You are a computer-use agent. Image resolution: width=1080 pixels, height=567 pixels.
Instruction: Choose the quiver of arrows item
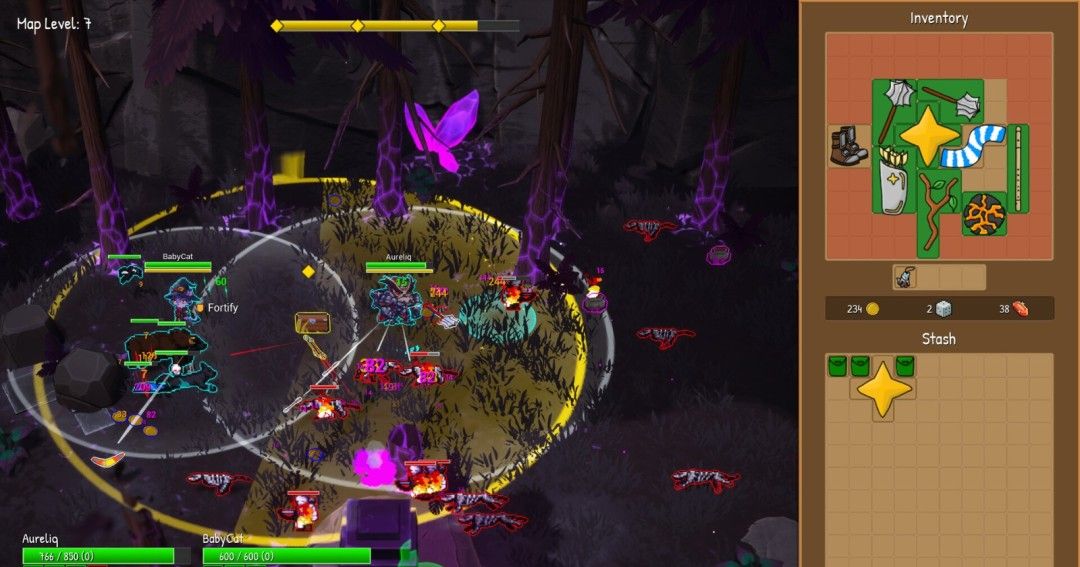(895, 178)
